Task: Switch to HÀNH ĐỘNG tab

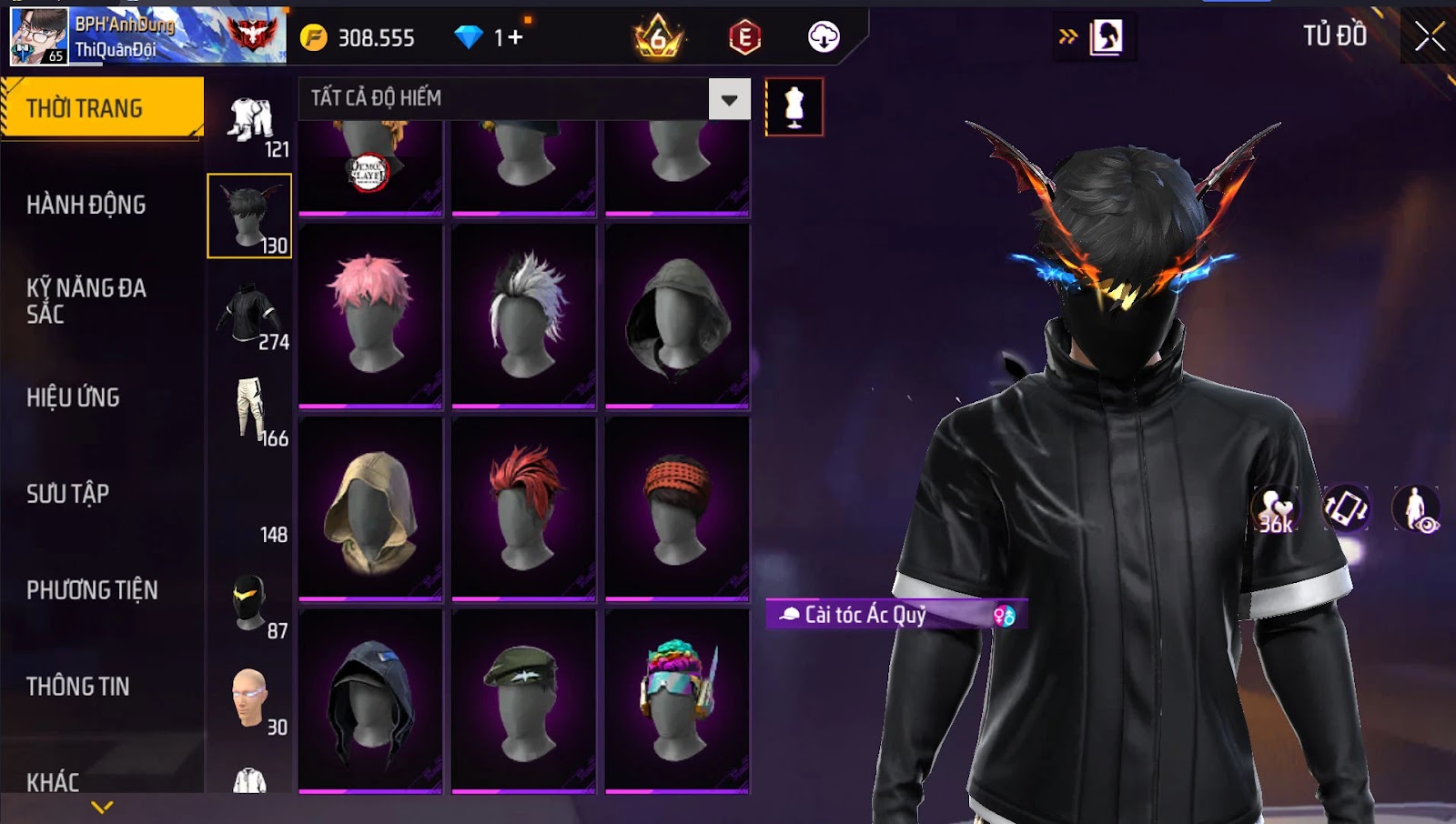Action: click(86, 205)
